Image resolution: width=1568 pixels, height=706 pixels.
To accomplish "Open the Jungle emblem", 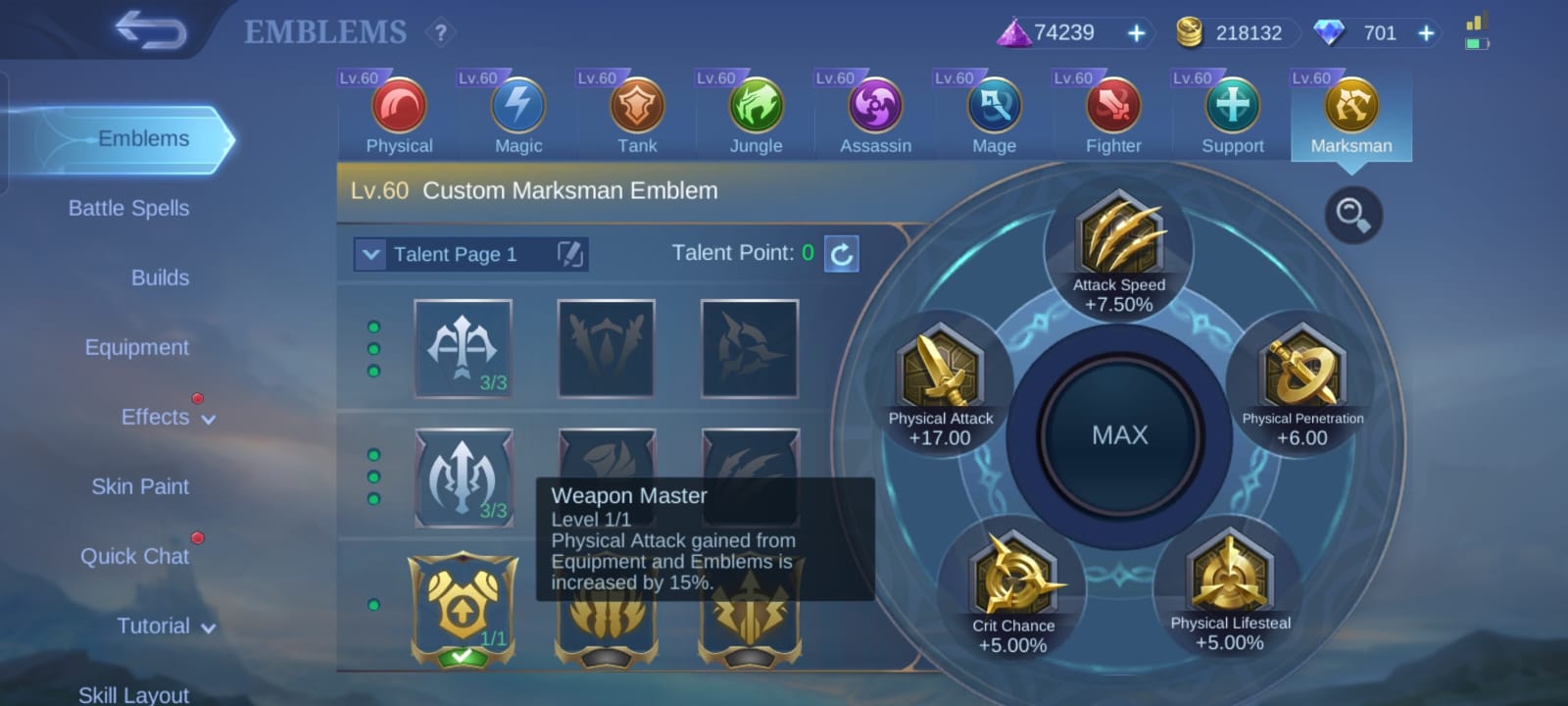I will click(x=755, y=110).
